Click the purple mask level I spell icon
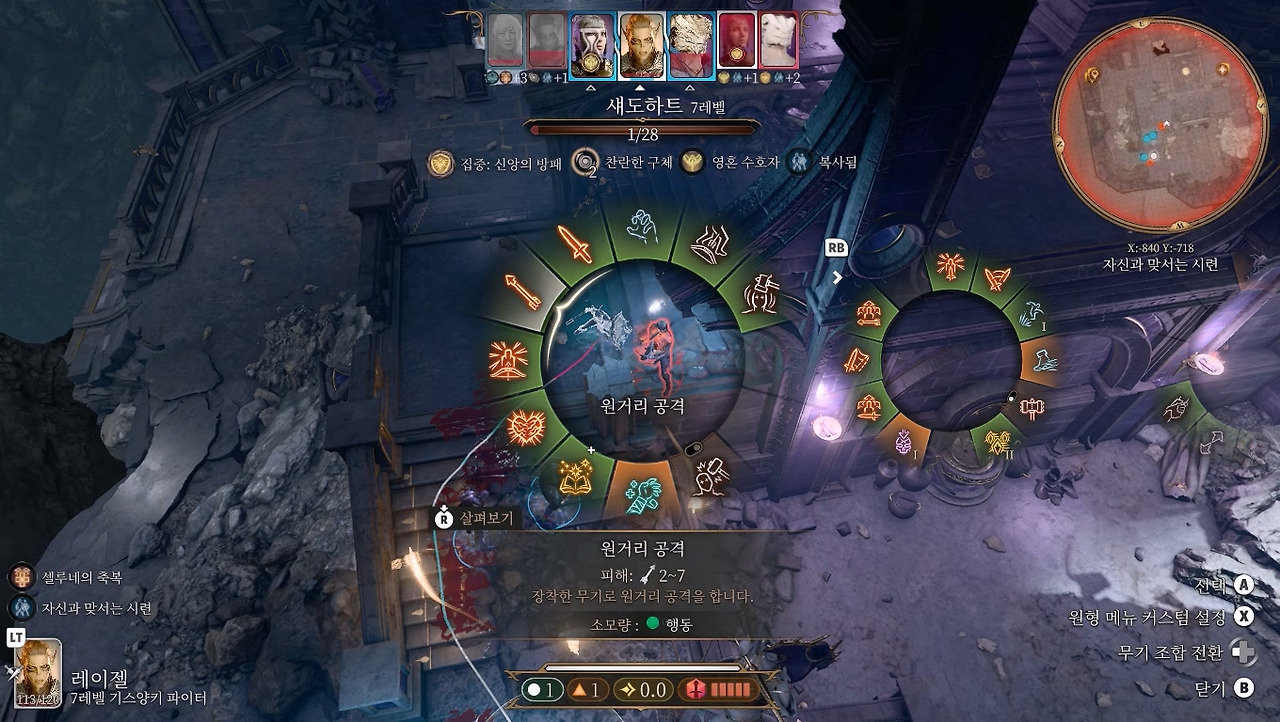1280x722 pixels. click(x=905, y=439)
